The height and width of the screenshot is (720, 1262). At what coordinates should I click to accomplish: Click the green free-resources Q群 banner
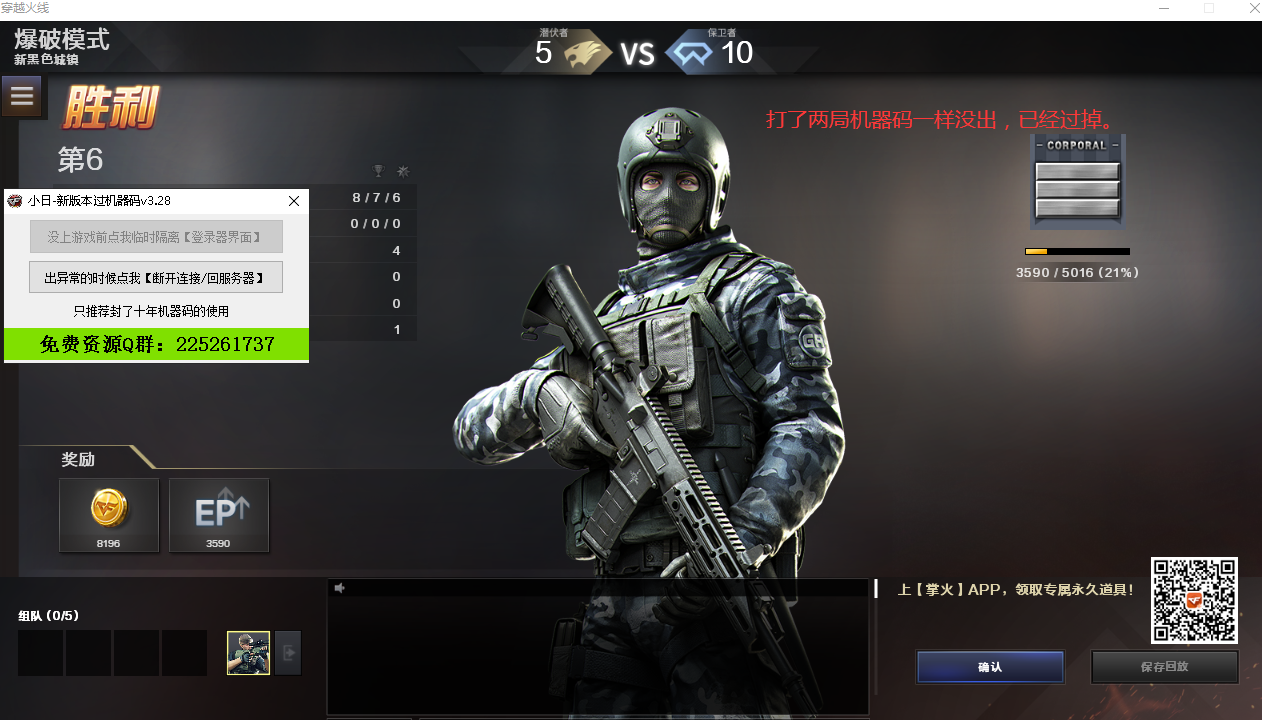156,344
